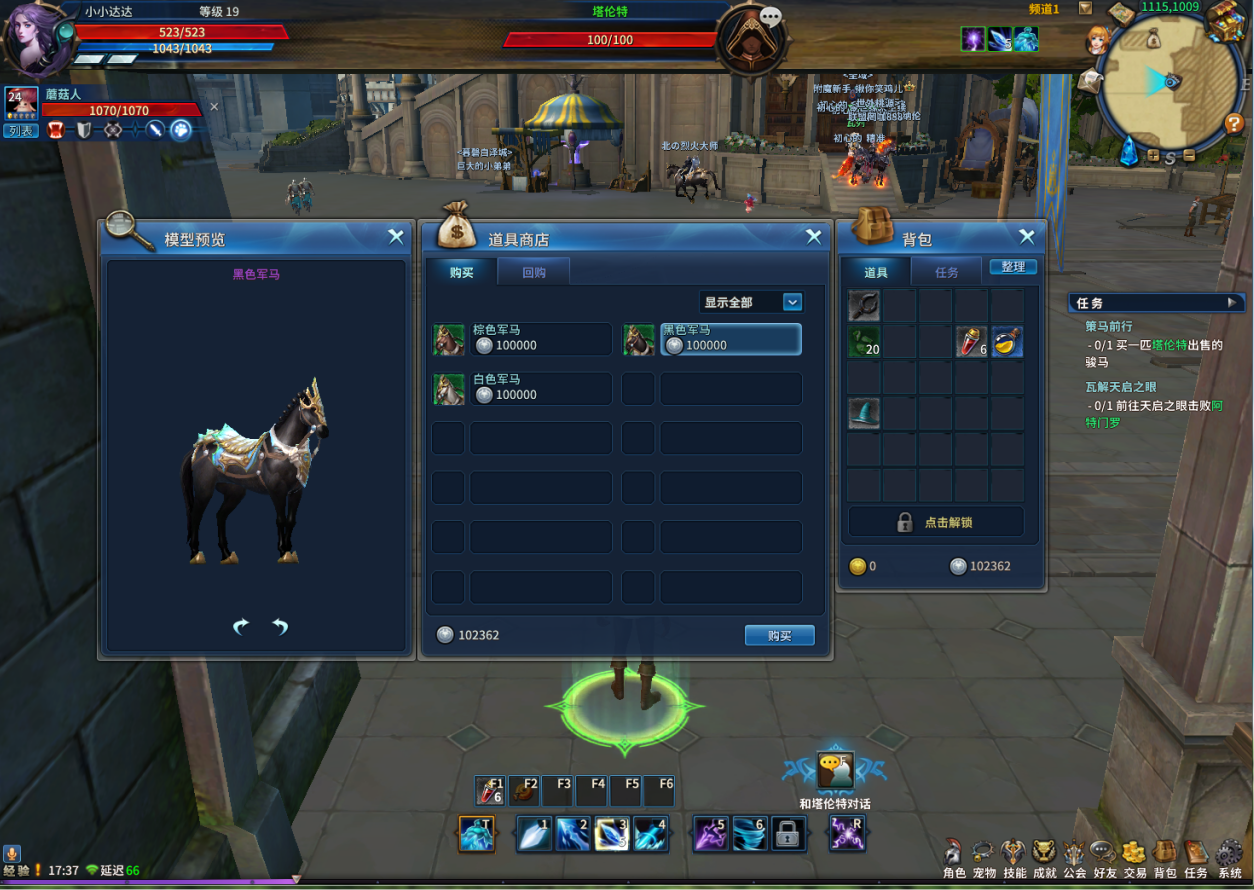Switch to the 回购 buyback tab
This screenshot has height=890, width=1254.
(534, 272)
